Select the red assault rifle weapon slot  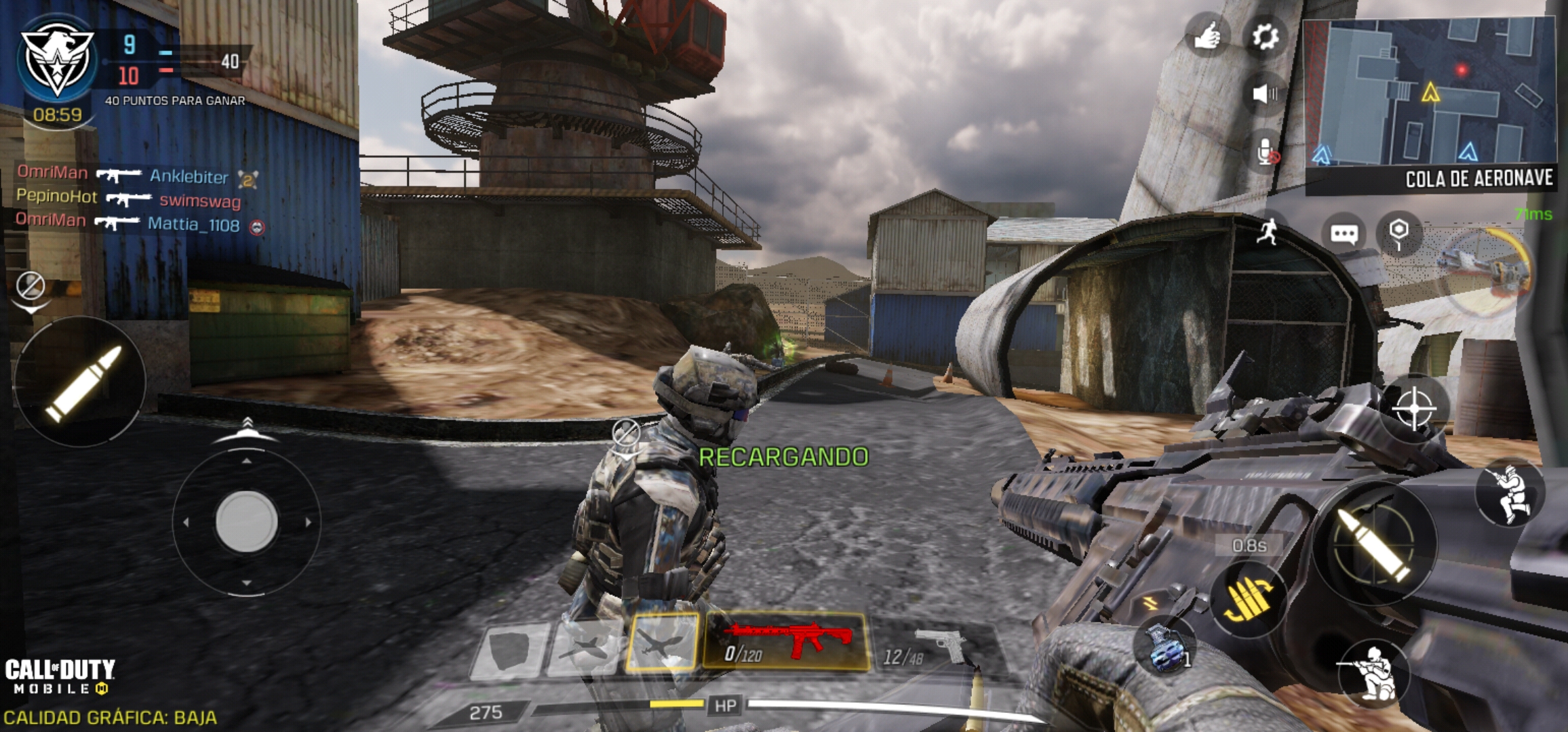pyautogui.click(x=786, y=641)
